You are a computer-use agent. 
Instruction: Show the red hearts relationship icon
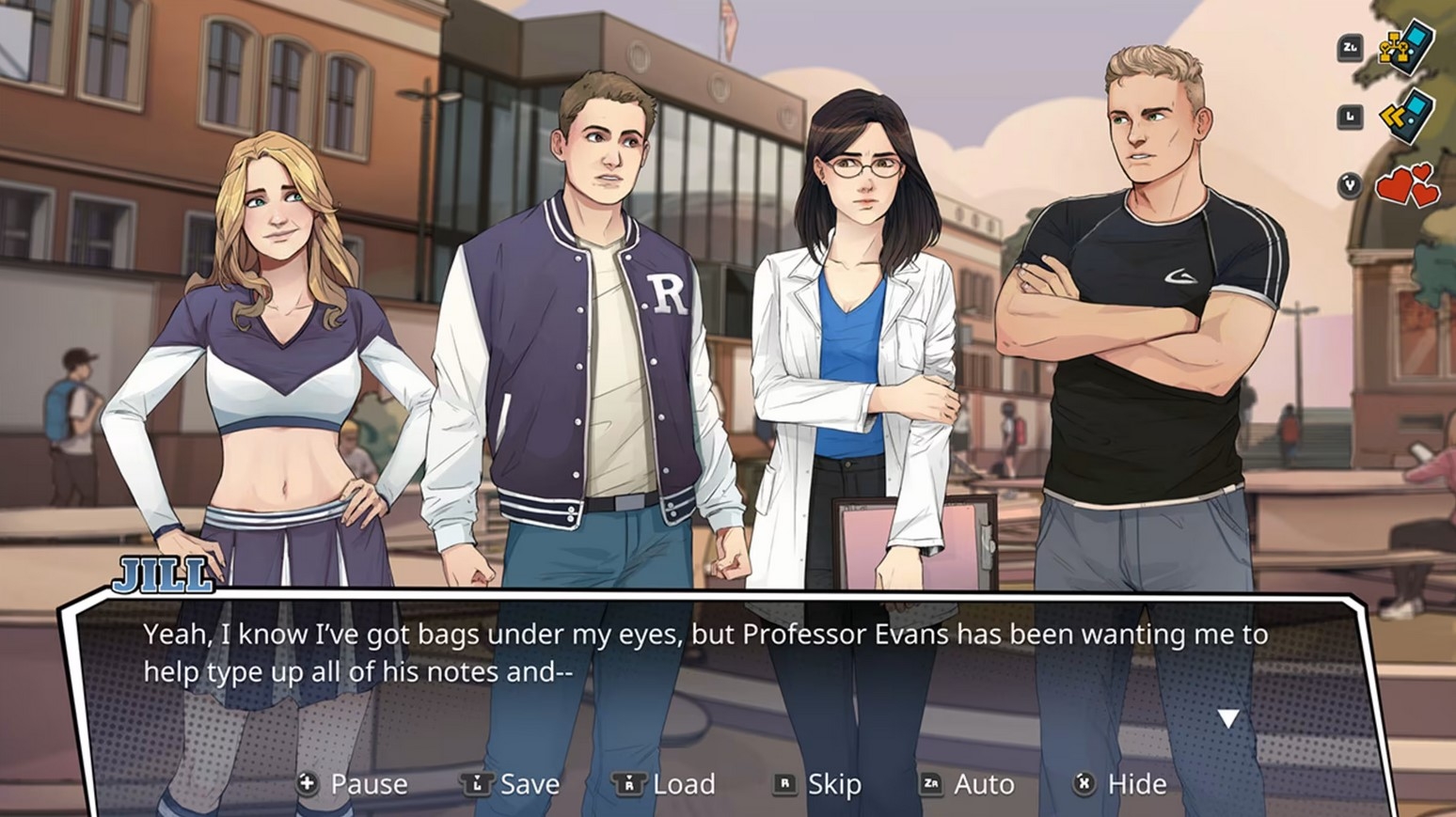pyautogui.click(x=1407, y=185)
